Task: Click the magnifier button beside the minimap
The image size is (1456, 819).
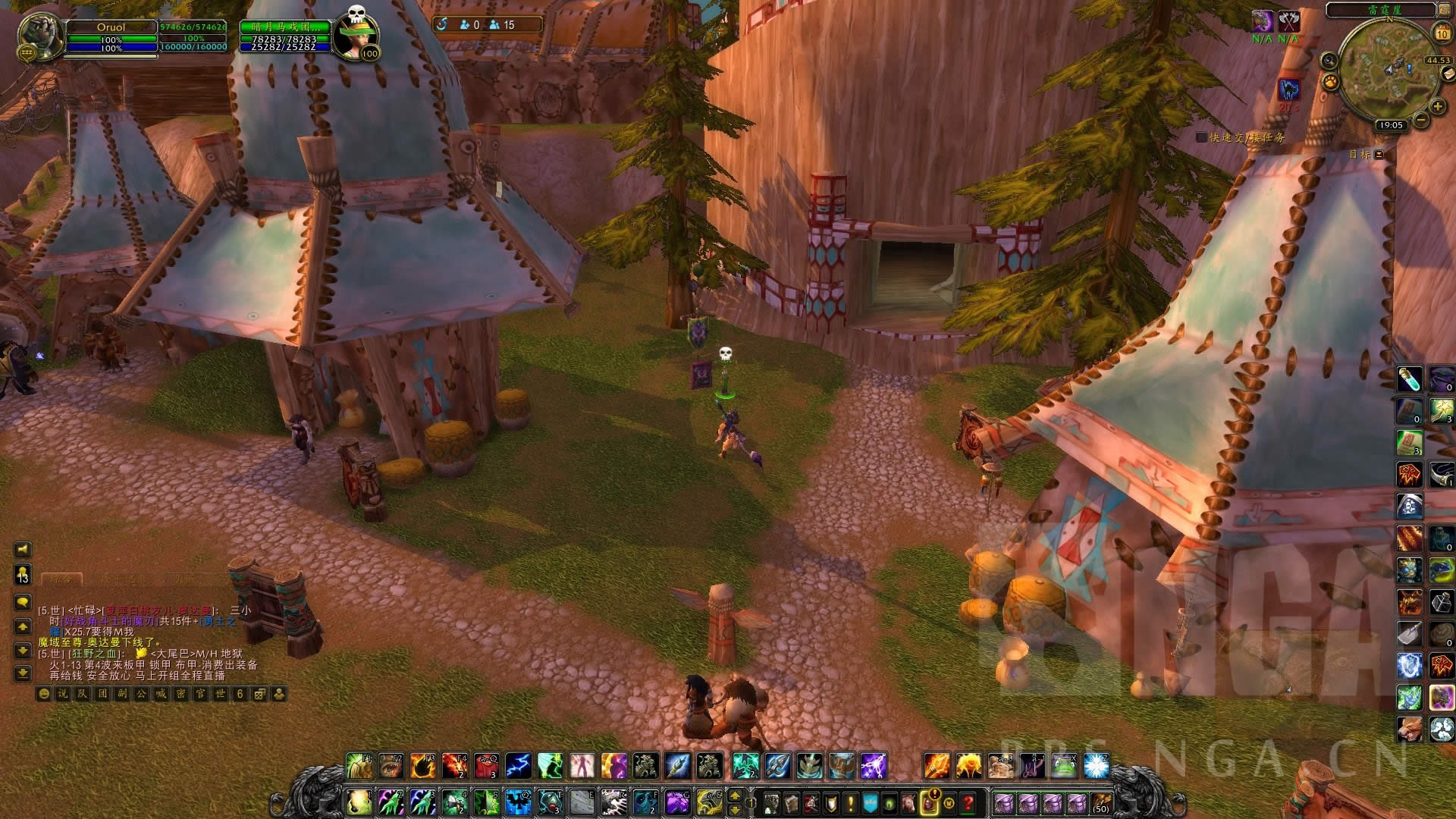Action: click(x=1329, y=61)
